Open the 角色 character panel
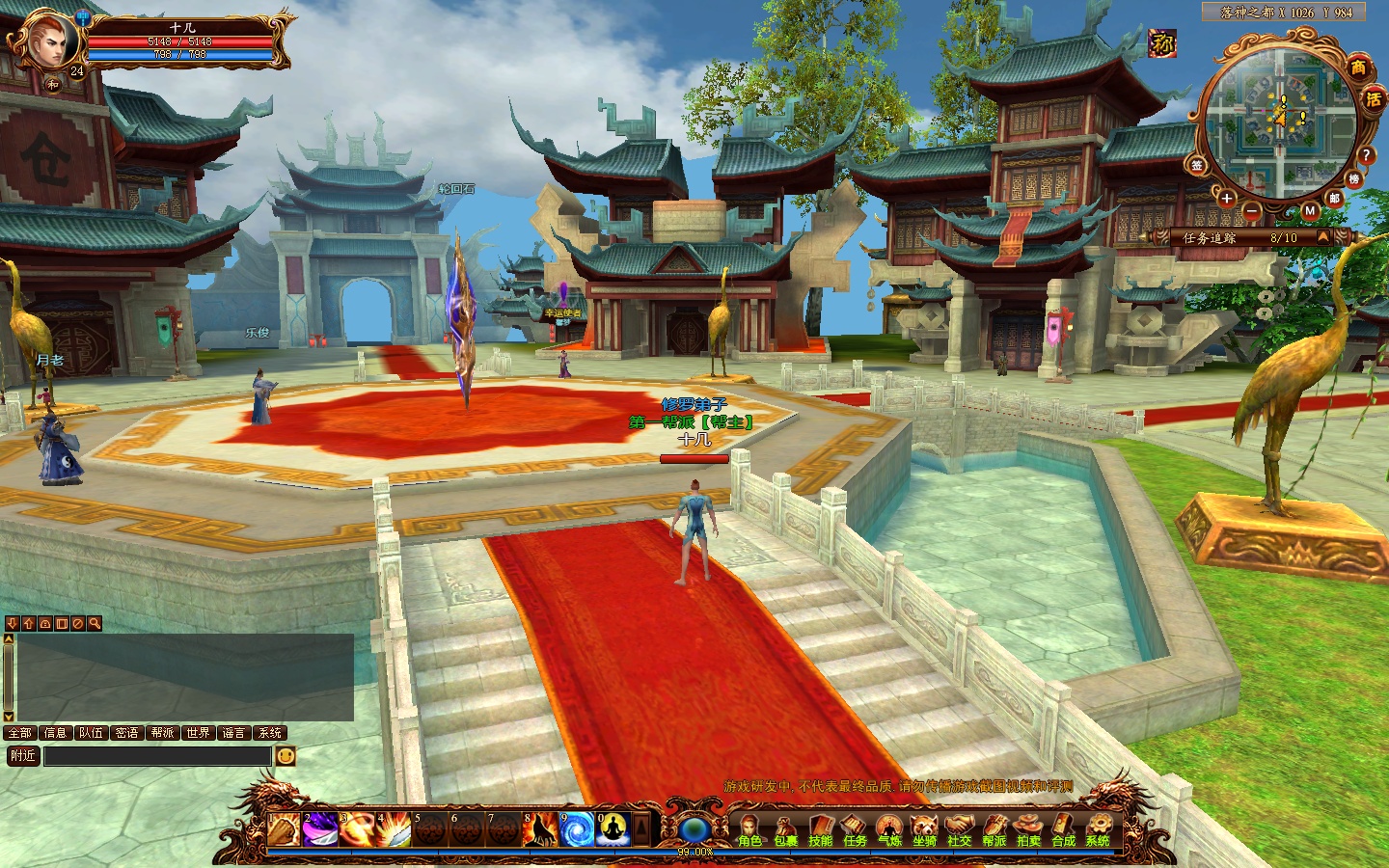 click(749, 829)
